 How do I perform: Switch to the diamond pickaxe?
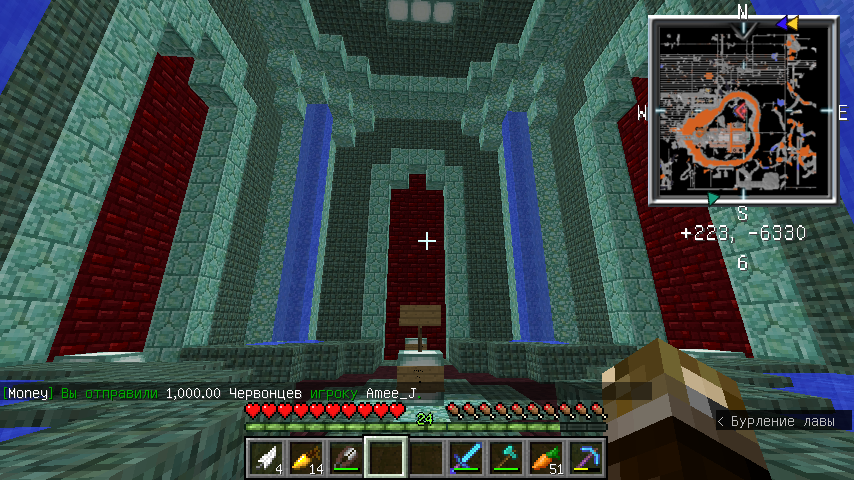click(585, 458)
